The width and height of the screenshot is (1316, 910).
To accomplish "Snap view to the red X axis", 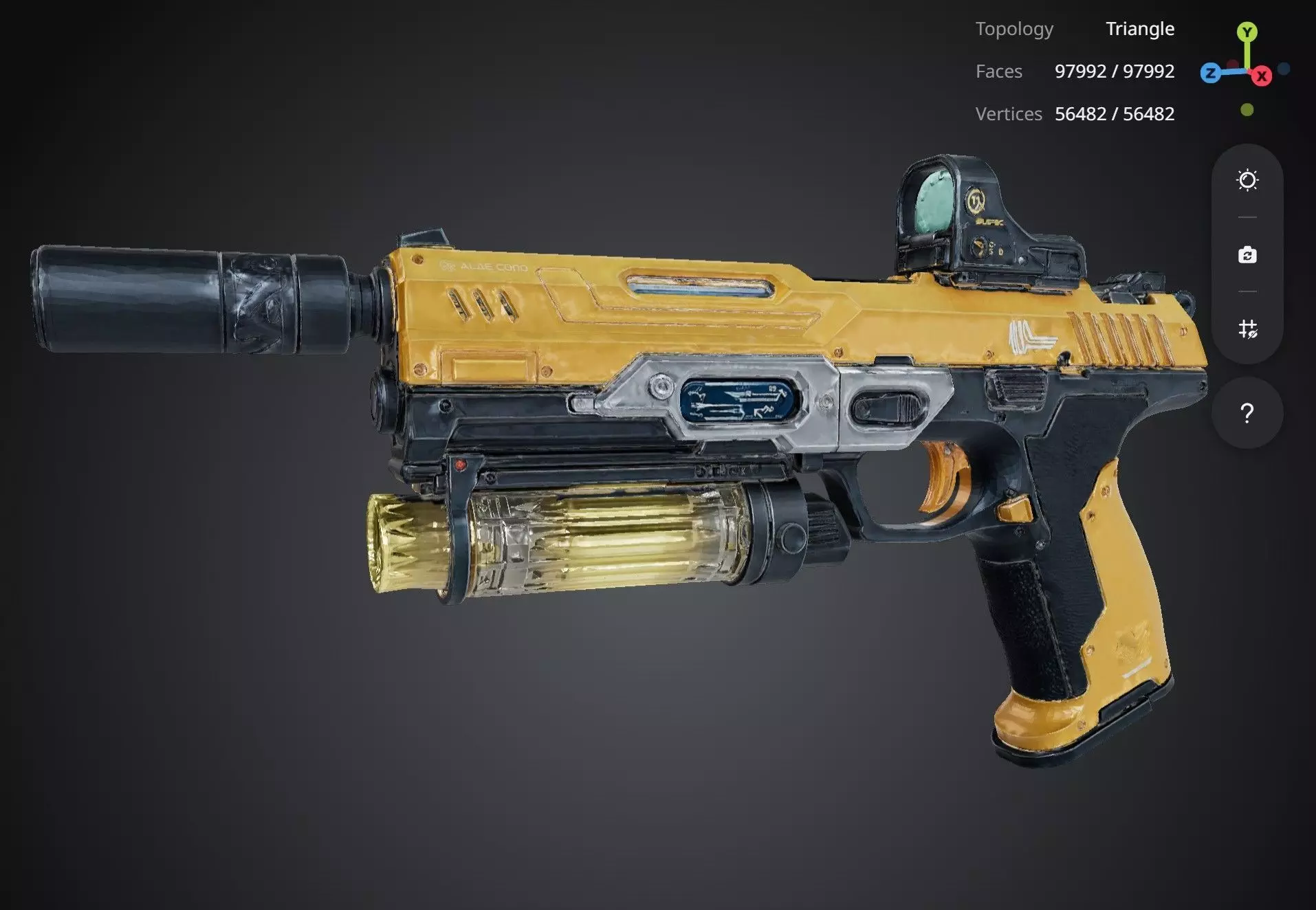I will (1262, 76).
